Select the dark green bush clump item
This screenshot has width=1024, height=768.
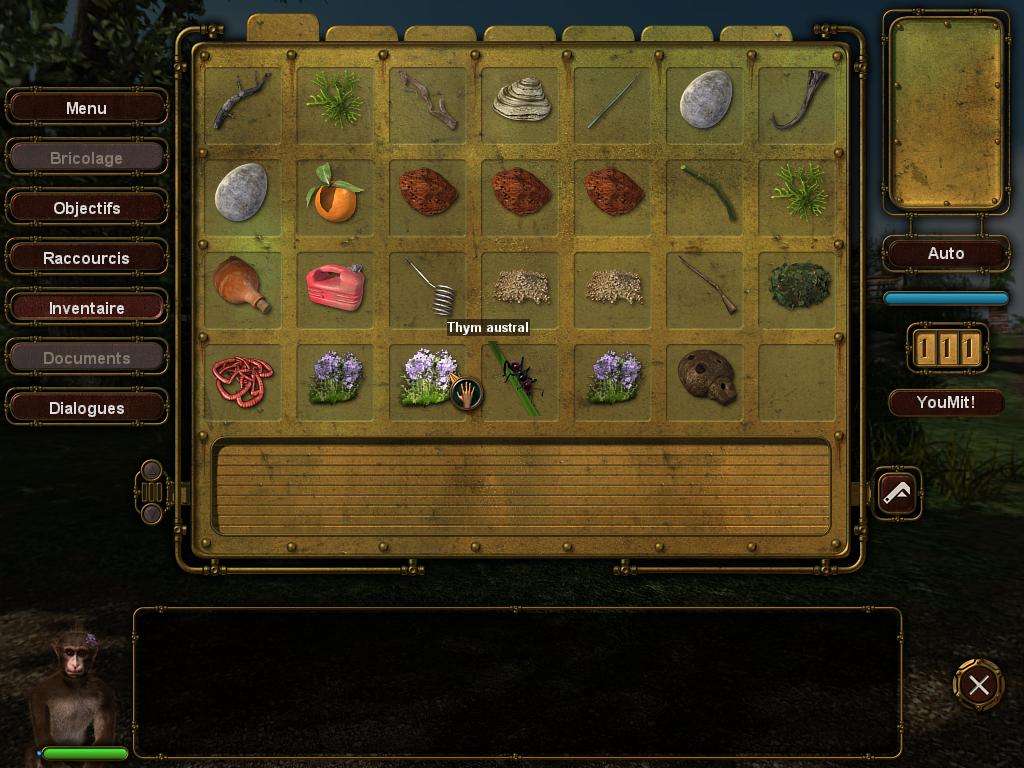799,285
